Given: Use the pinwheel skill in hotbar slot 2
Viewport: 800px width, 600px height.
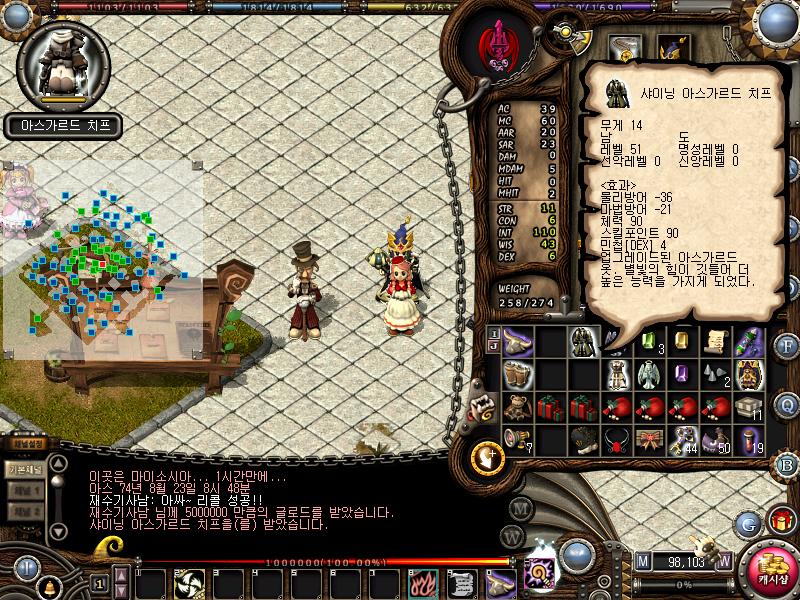Looking at the screenshot, I should (x=189, y=583).
